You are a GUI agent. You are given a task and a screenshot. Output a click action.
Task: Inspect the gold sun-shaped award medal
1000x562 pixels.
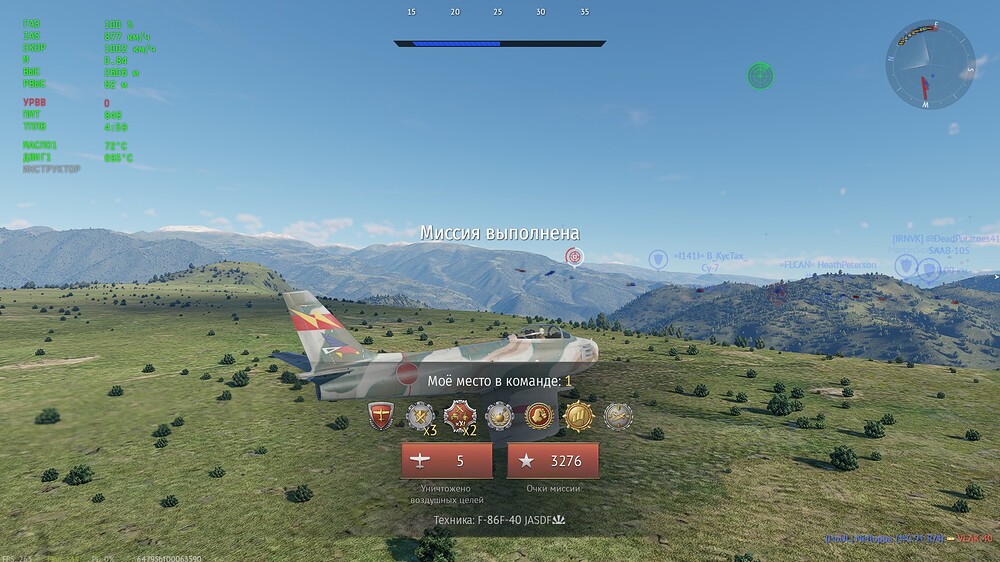(x=578, y=415)
